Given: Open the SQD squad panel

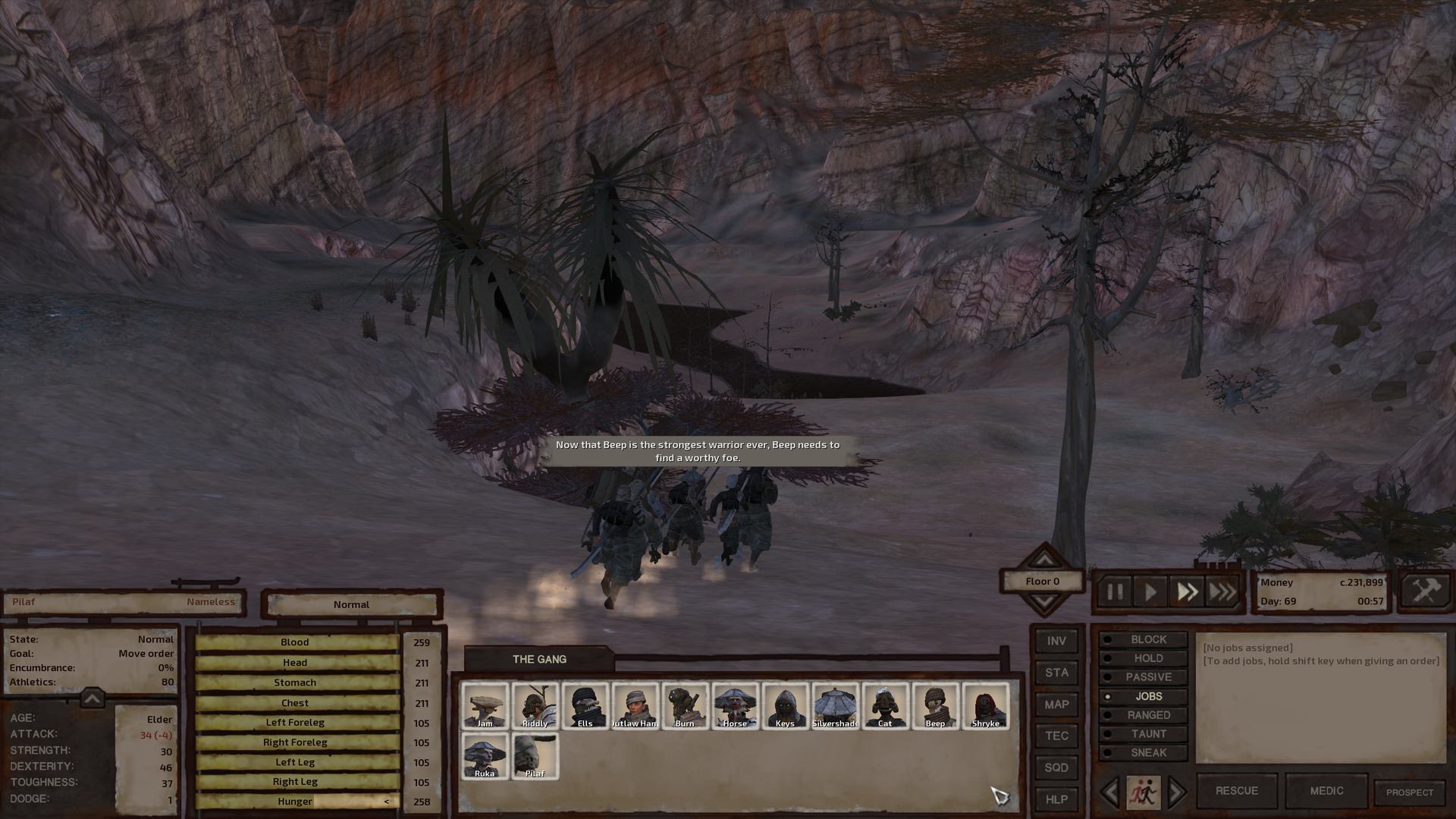Looking at the screenshot, I should point(1056,767).
